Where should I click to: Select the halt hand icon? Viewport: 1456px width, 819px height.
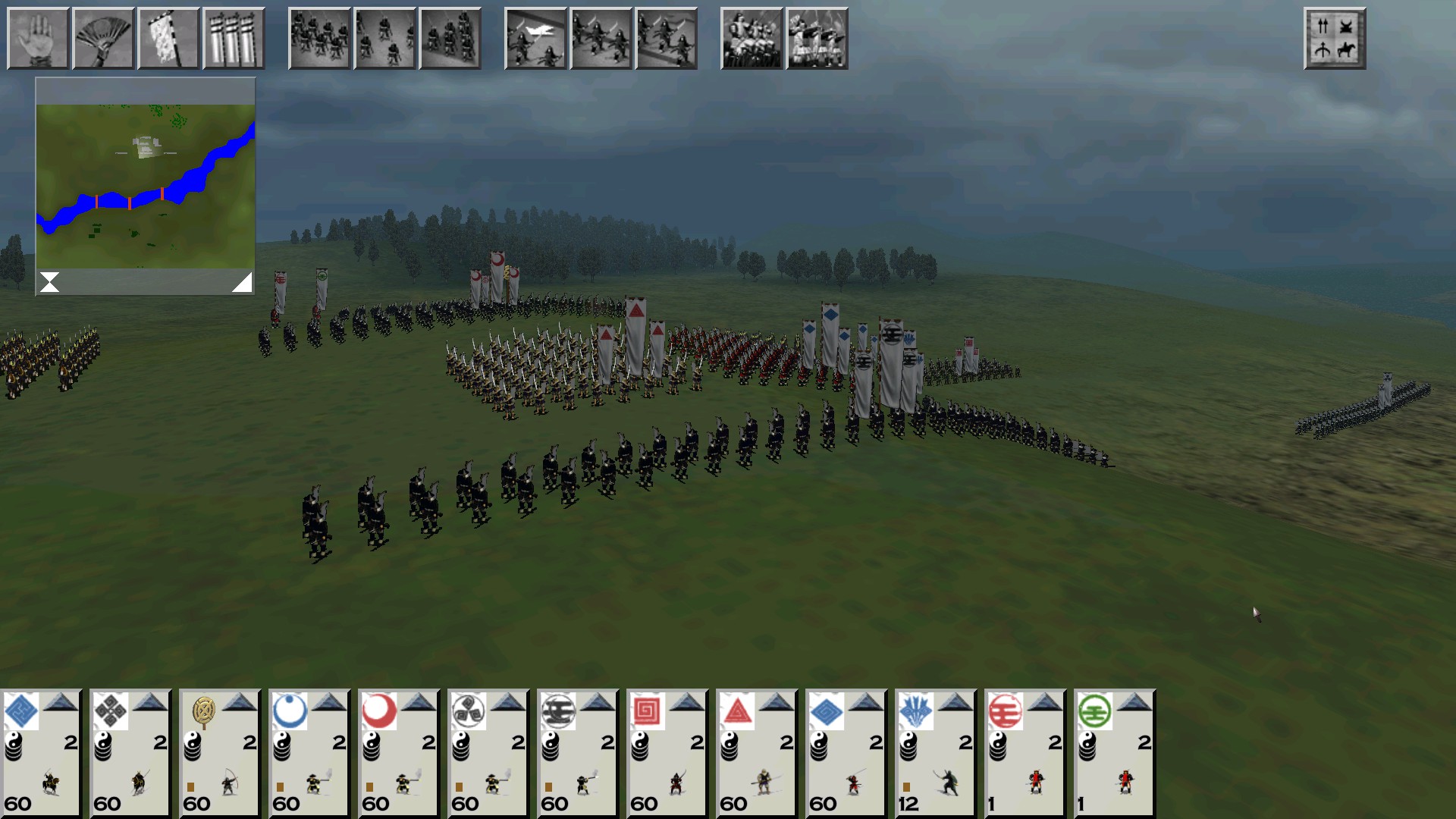pyautogui.click(x=38, y=38)
